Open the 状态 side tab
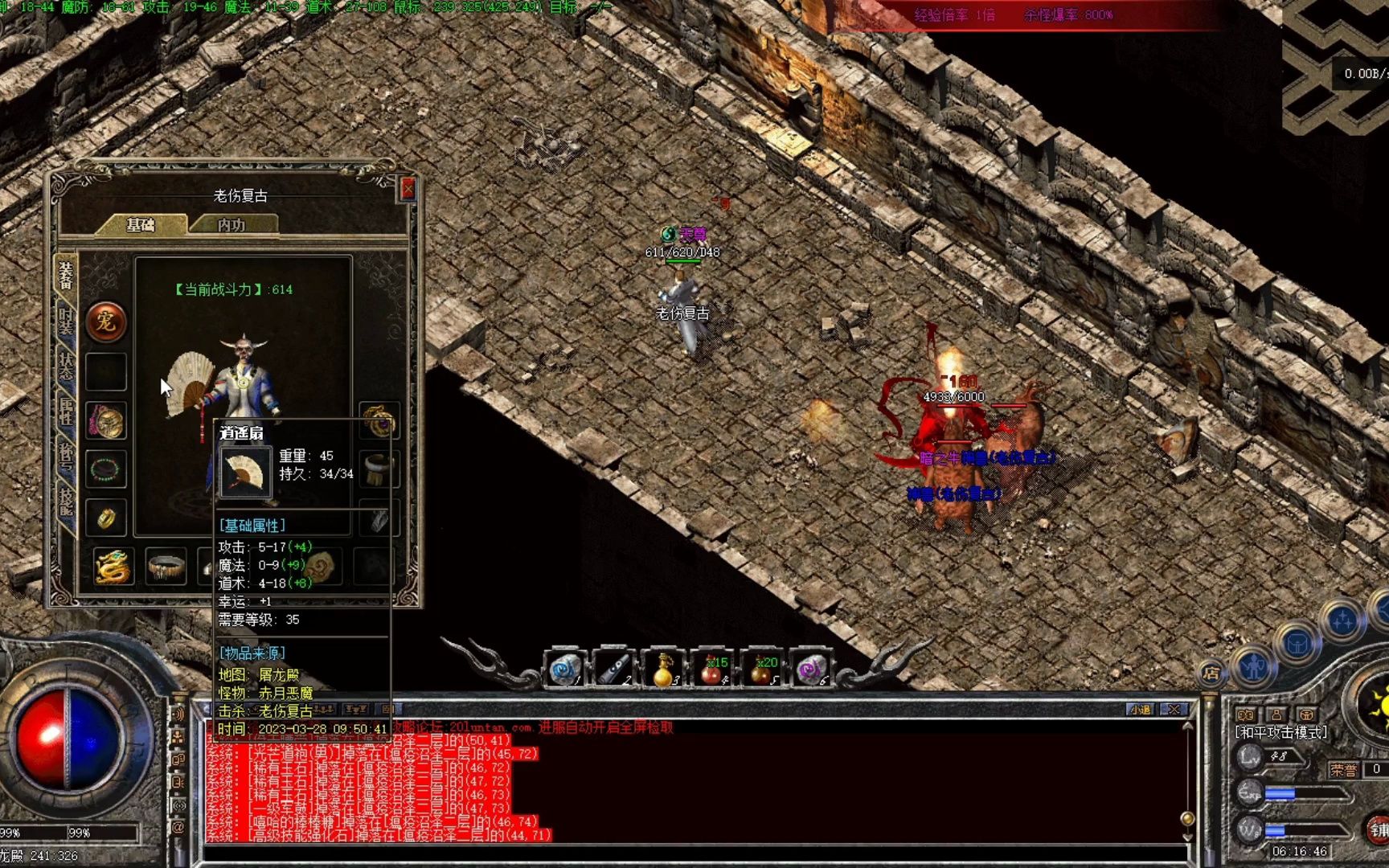Screen dimensions: 1389x868 pyautogui.click(x=66, y=366)
